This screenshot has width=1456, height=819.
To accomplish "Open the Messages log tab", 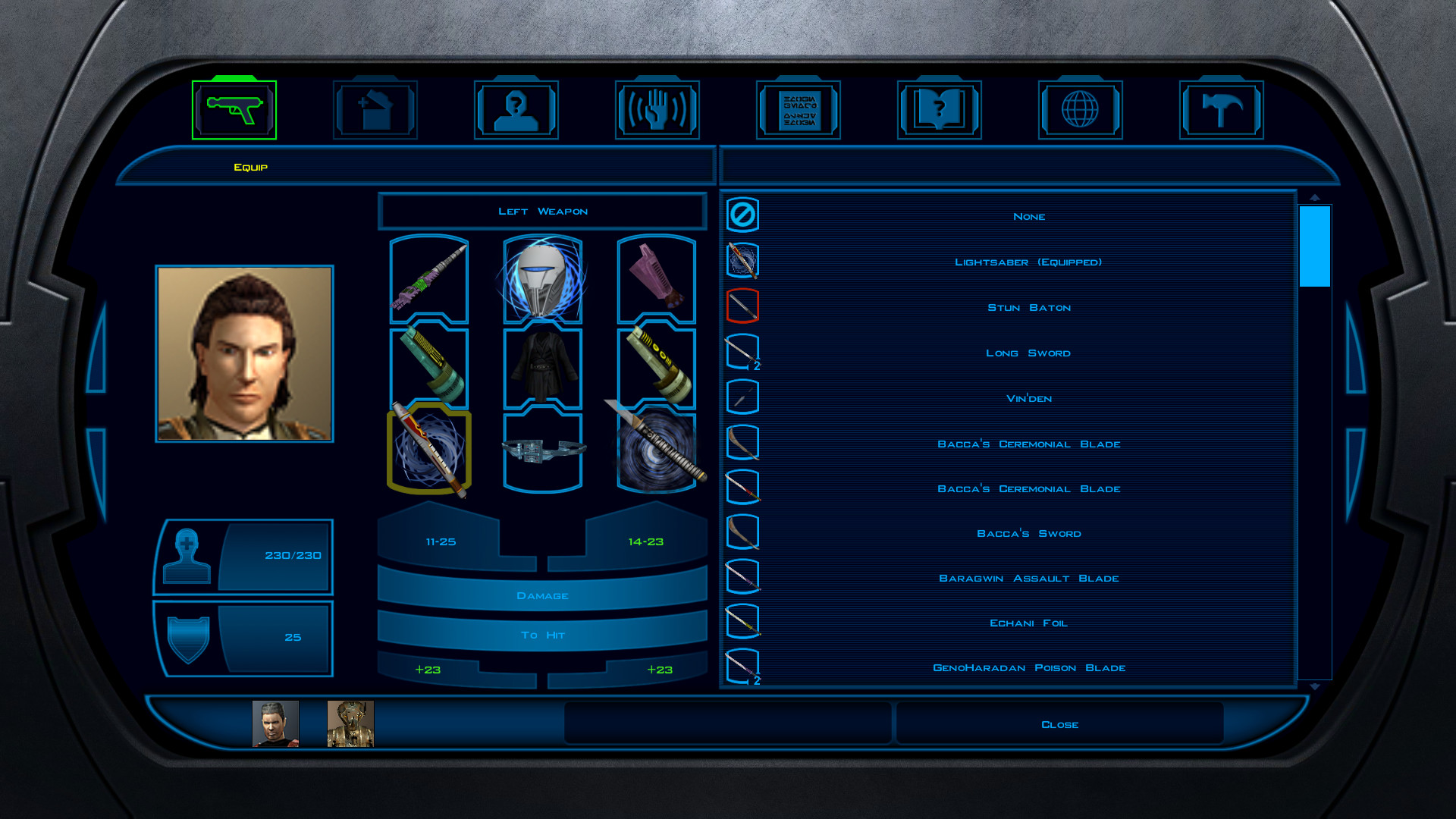I will (799, 110).
